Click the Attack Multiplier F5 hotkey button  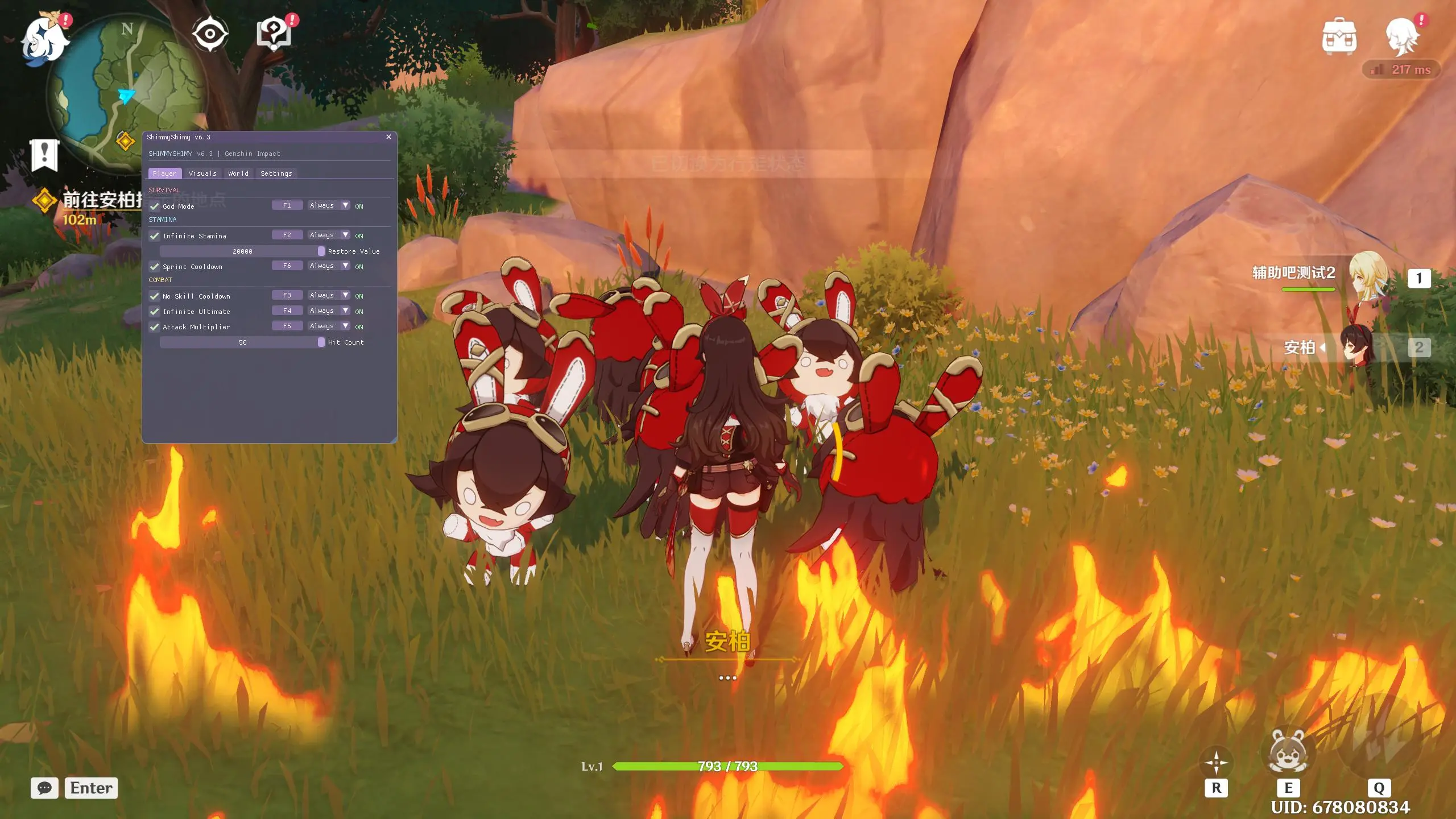[287, 326]
